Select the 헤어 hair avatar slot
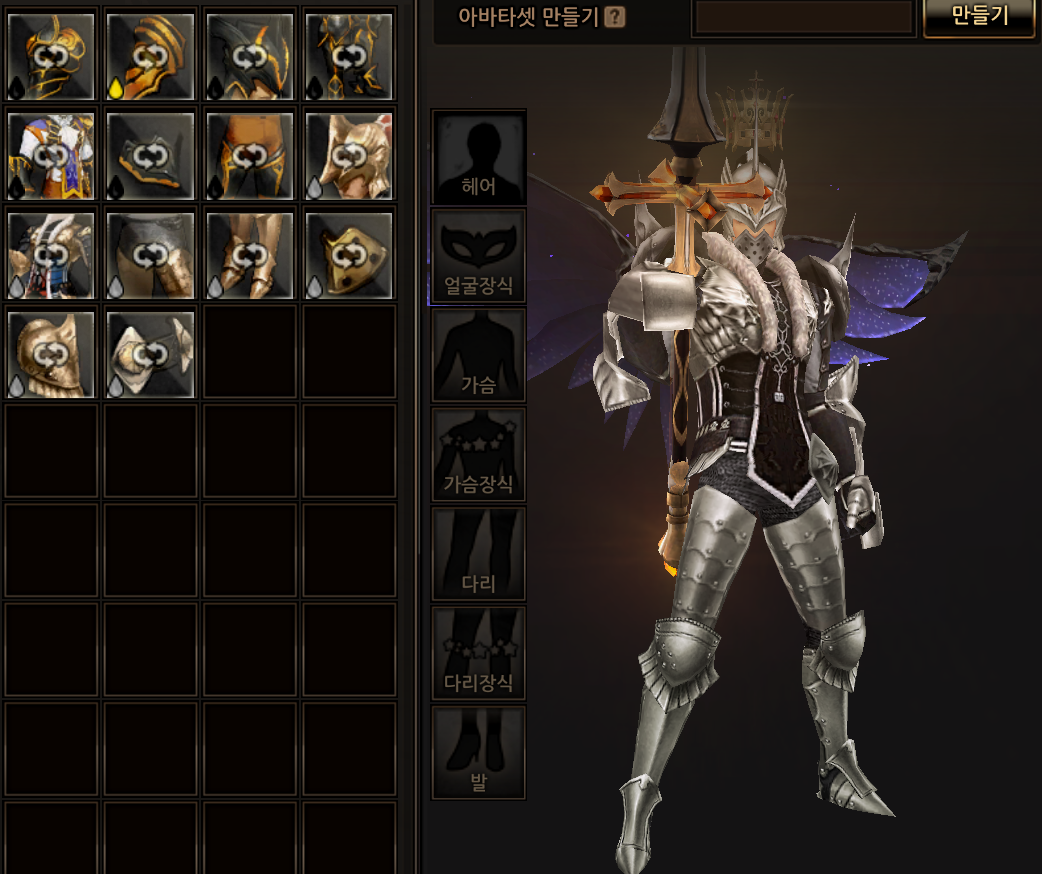The image size is (1042, 874). (479, 158)
